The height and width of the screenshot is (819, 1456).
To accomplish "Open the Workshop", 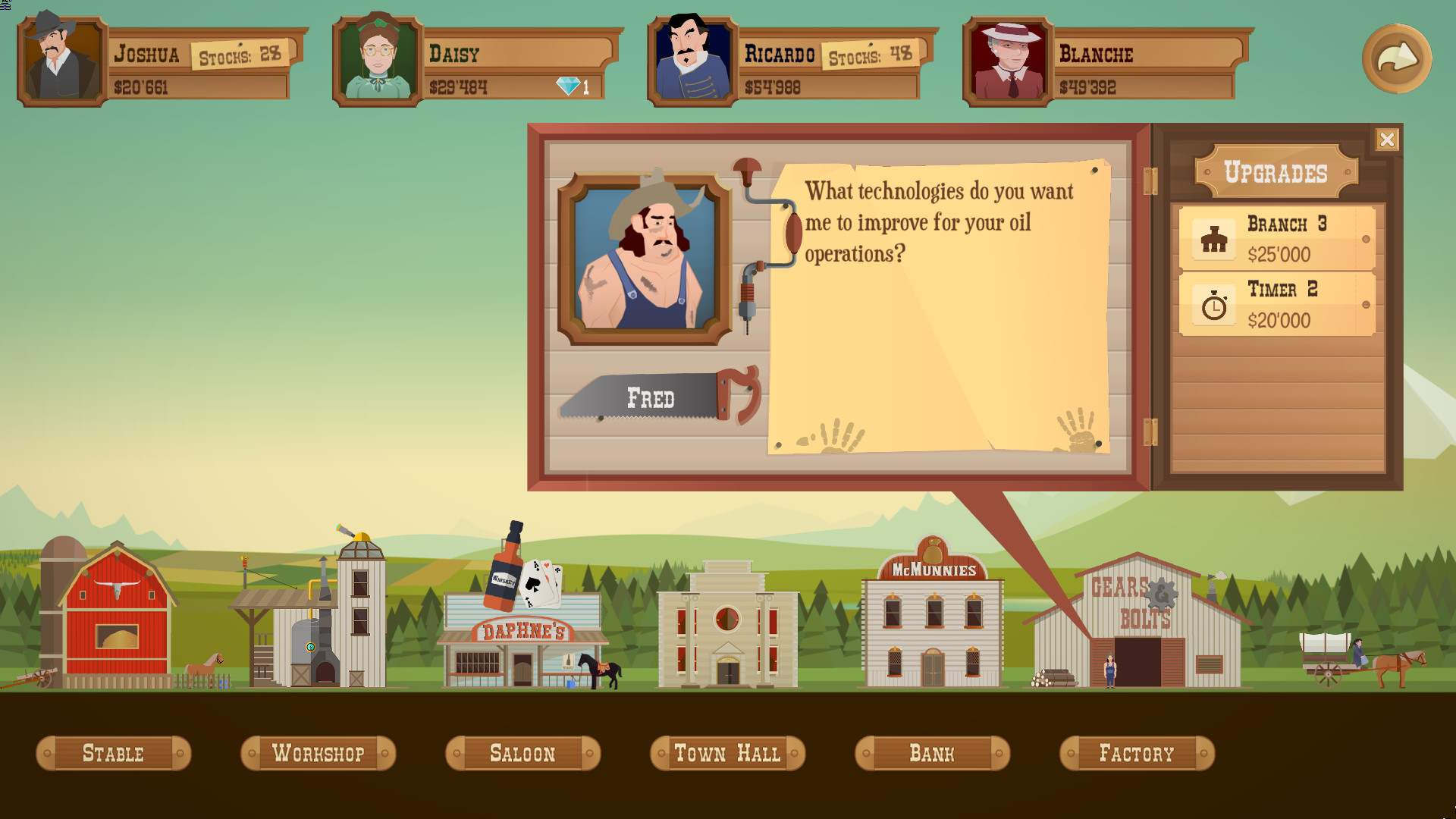I will pos(318,753).
